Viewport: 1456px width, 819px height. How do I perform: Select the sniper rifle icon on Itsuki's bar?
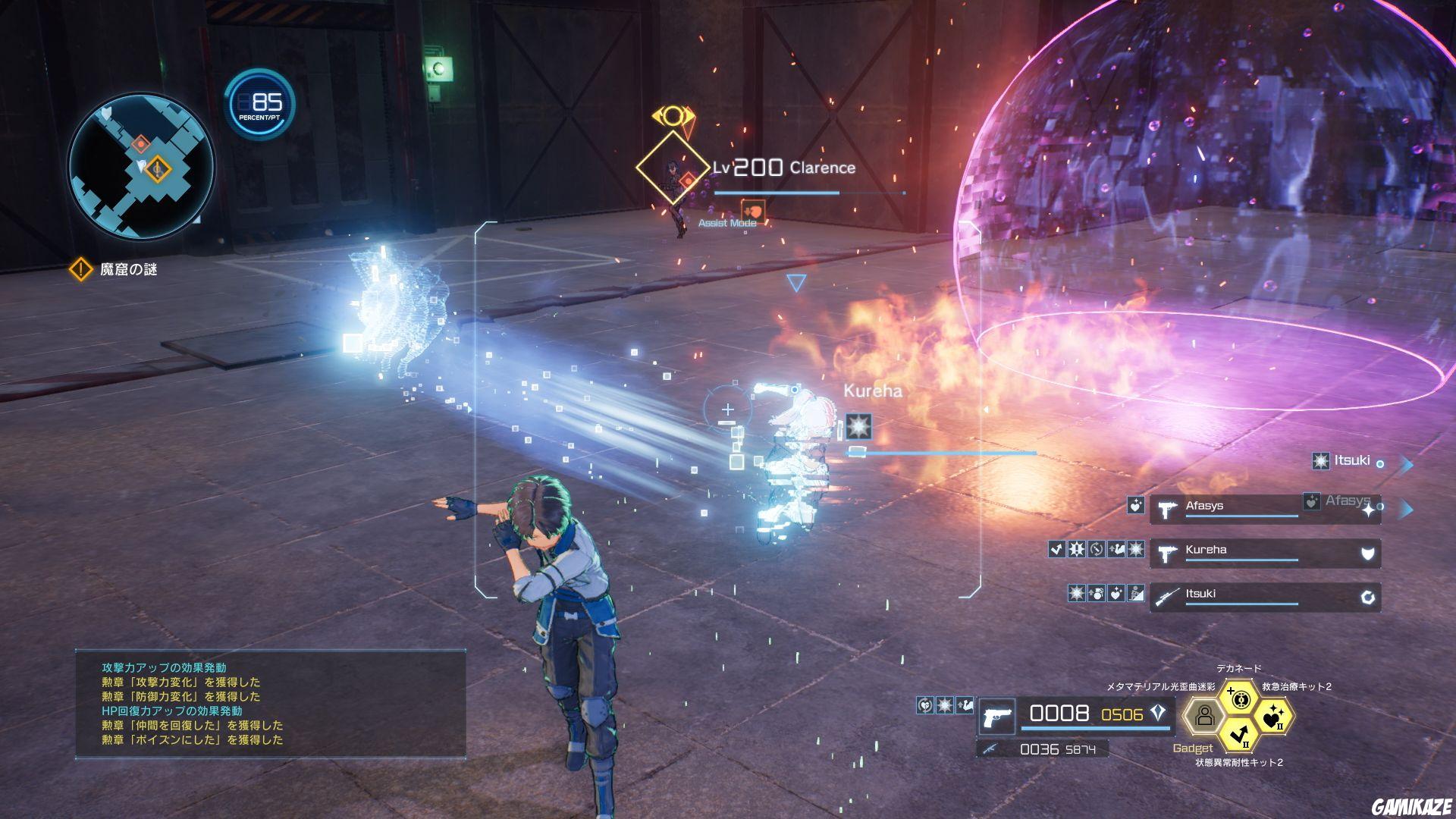pos(1168,597)
